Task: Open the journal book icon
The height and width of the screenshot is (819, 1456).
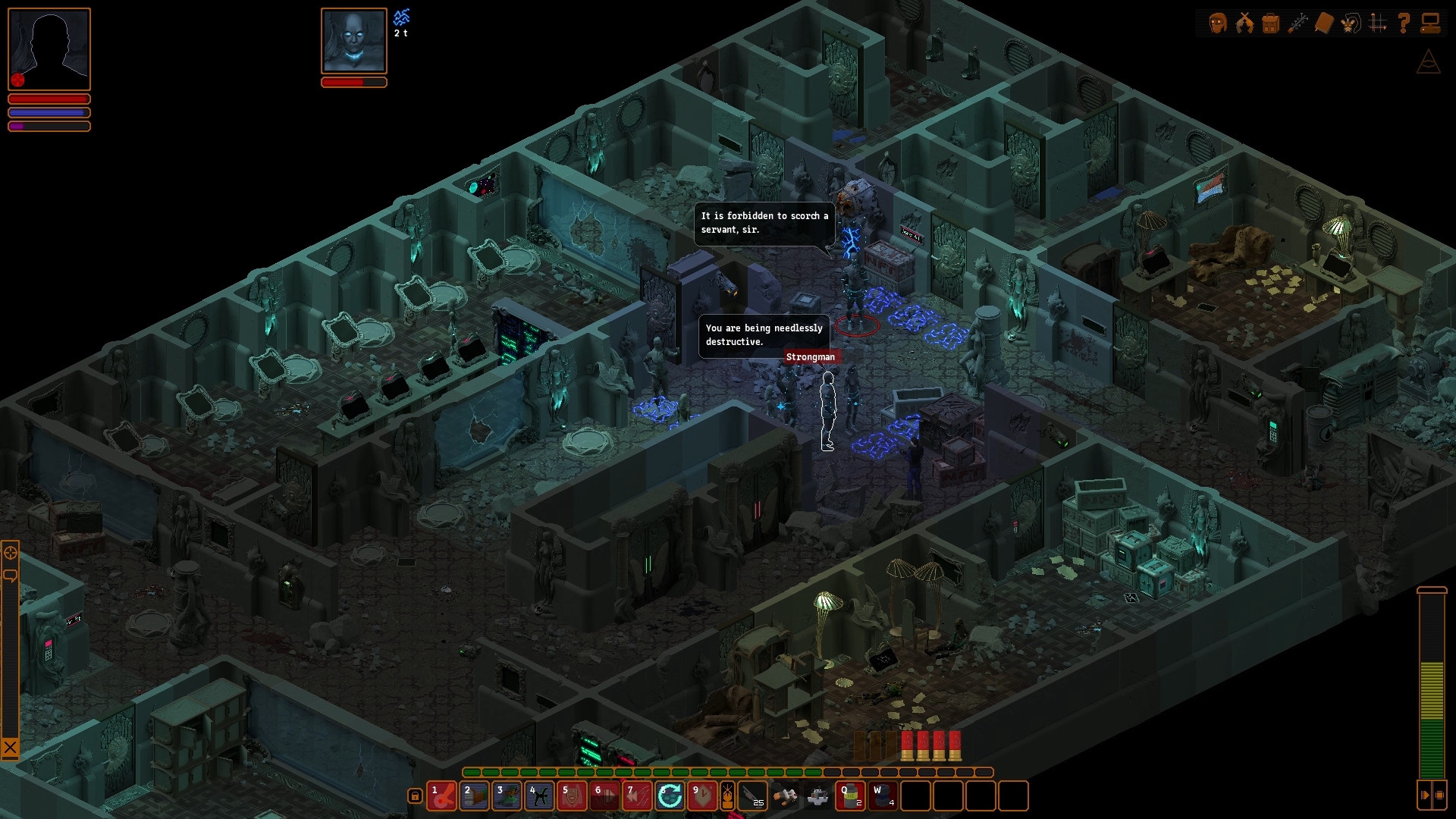Action: [1324, 23]
